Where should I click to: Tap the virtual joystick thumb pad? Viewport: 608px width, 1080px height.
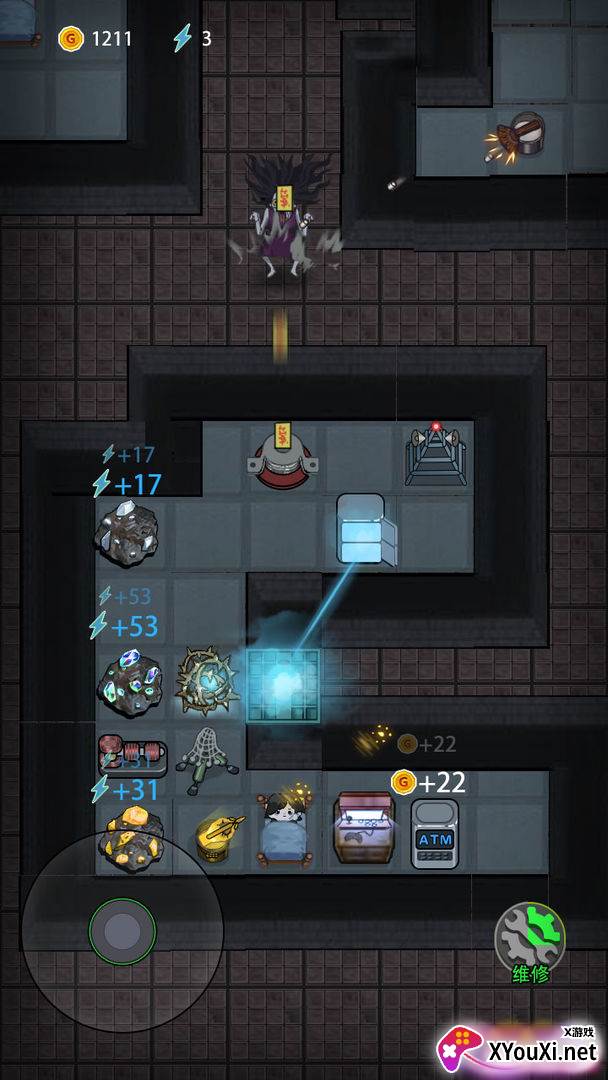pyautogui.click(x=122, y=931)
